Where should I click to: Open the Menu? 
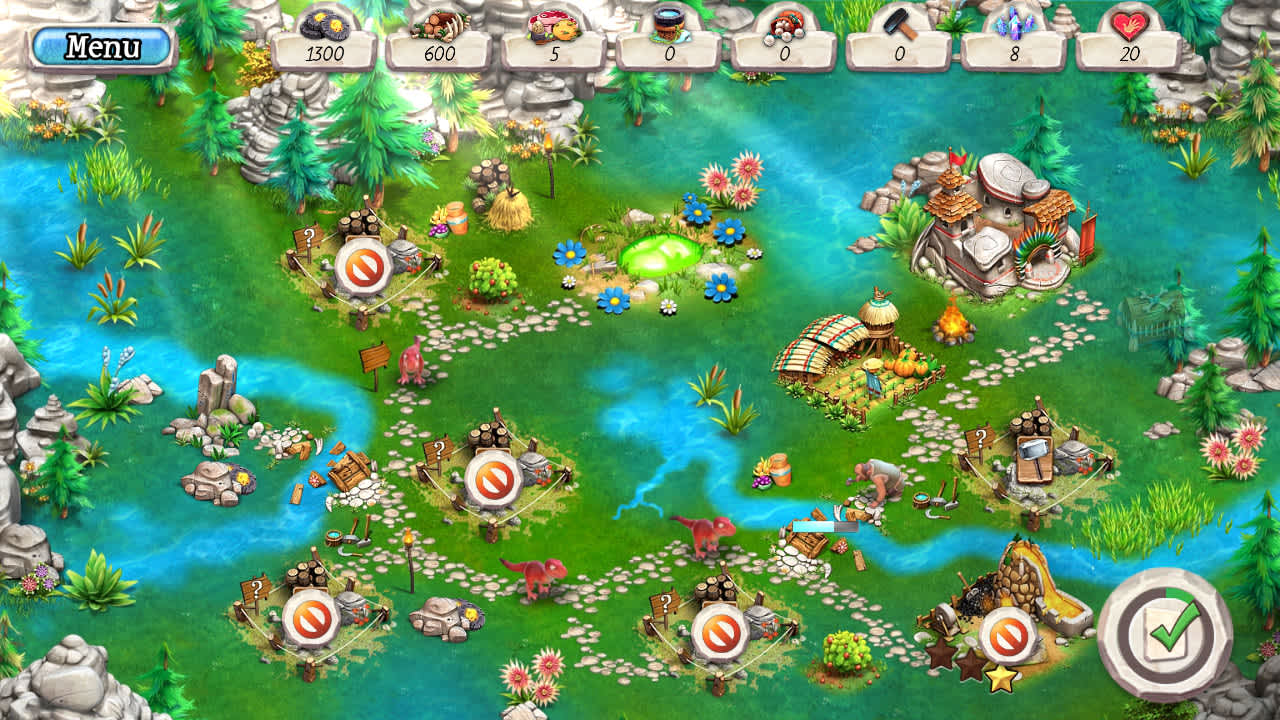point(103,46)
